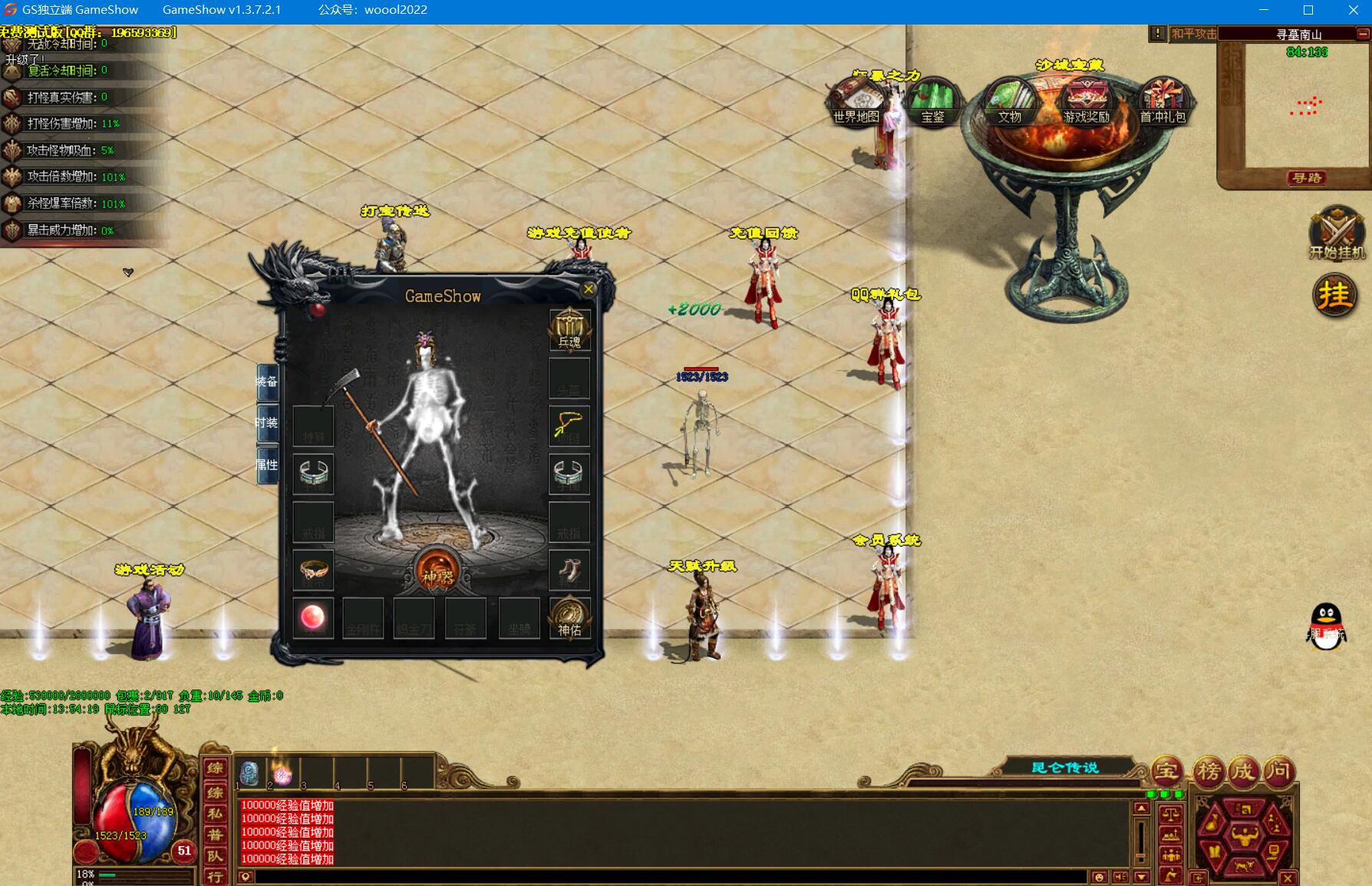Start auto-combat with 开始挂机 button
Screen dimensions: 1372x886
click(1336, 234)
